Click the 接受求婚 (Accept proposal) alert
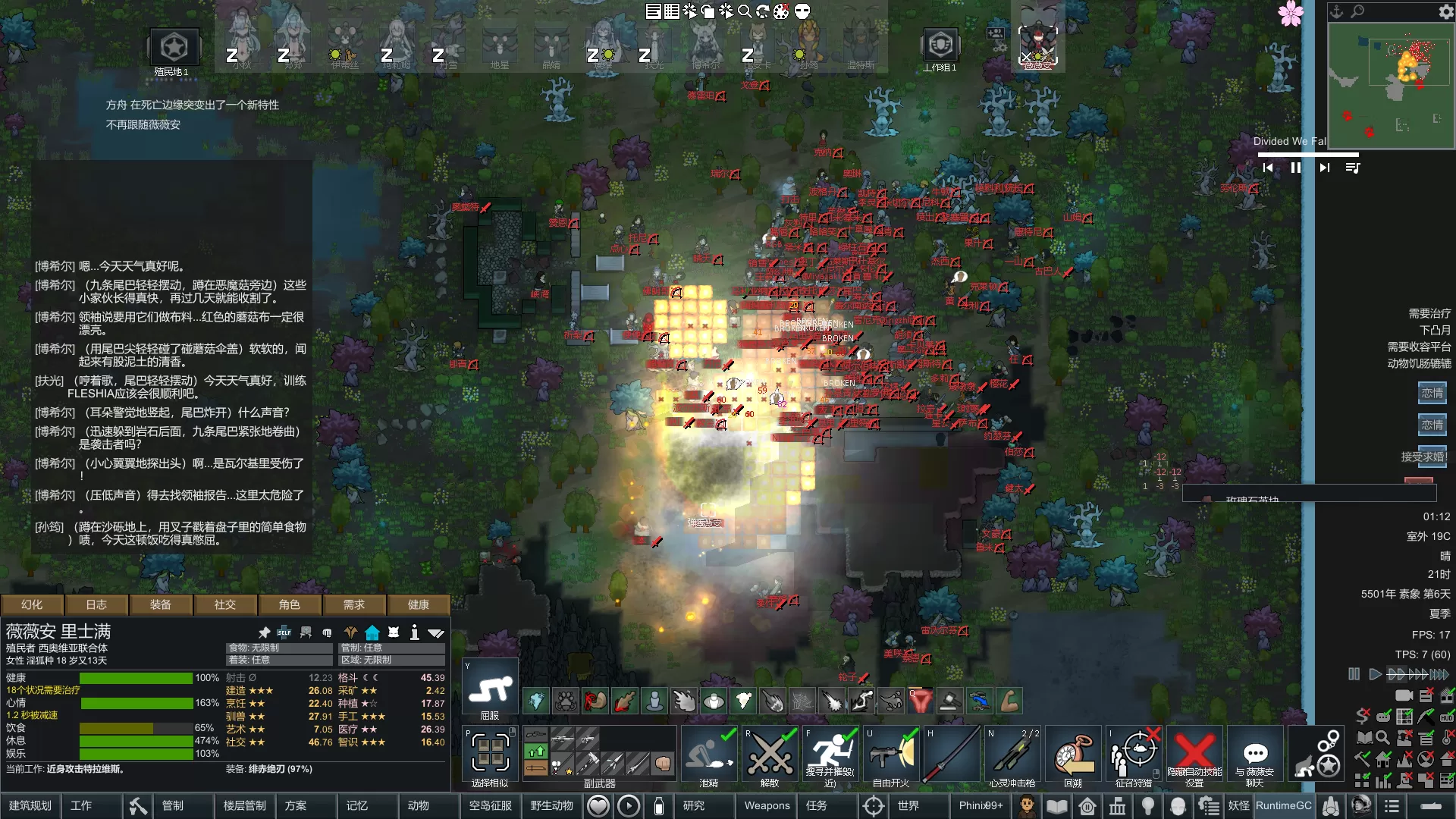The image size is (1456, 819). pyautogui.click(x=1425, y=457)
